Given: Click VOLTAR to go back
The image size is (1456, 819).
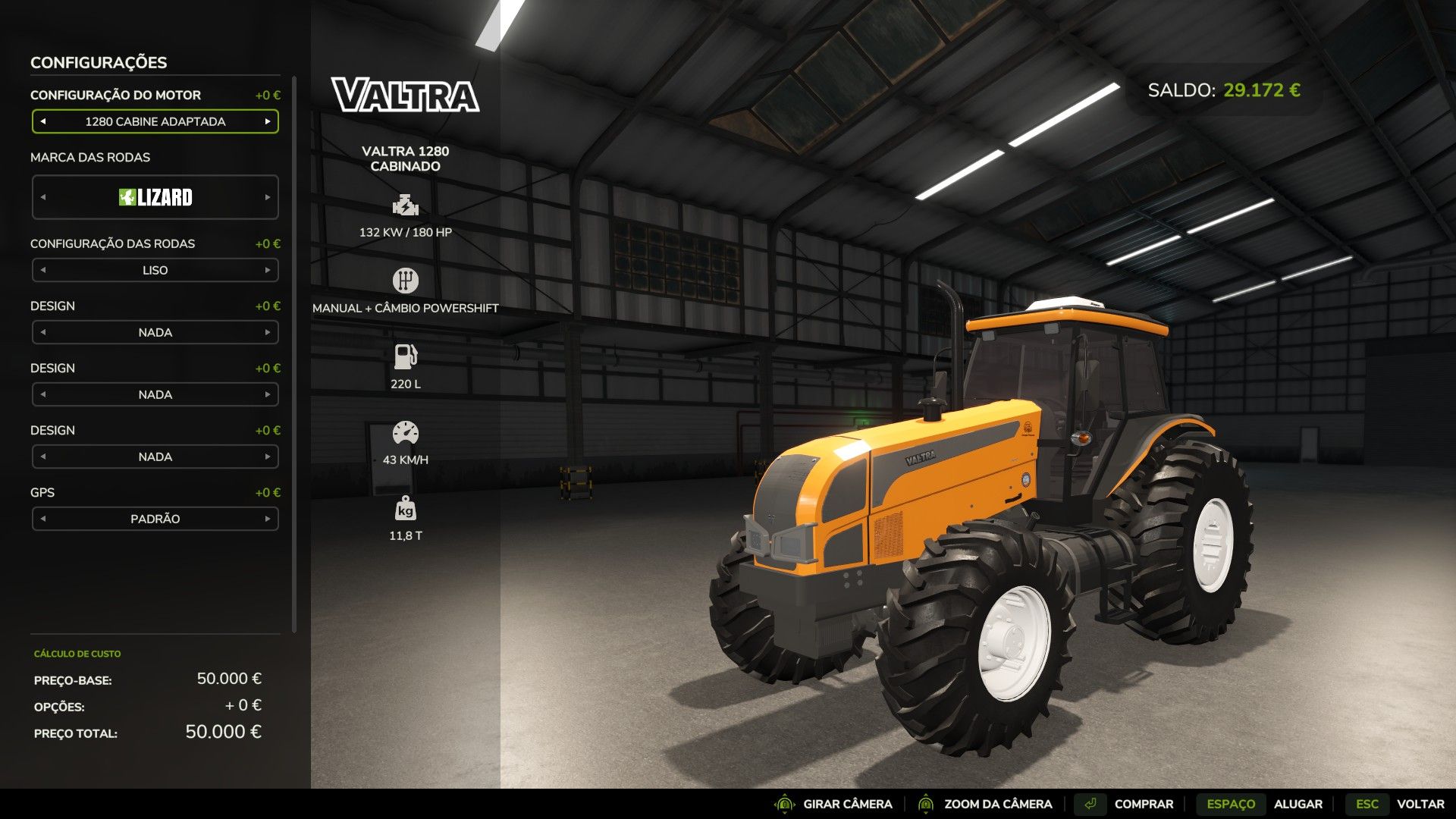Looking at the screenshot, I should tap(1420, 803).
